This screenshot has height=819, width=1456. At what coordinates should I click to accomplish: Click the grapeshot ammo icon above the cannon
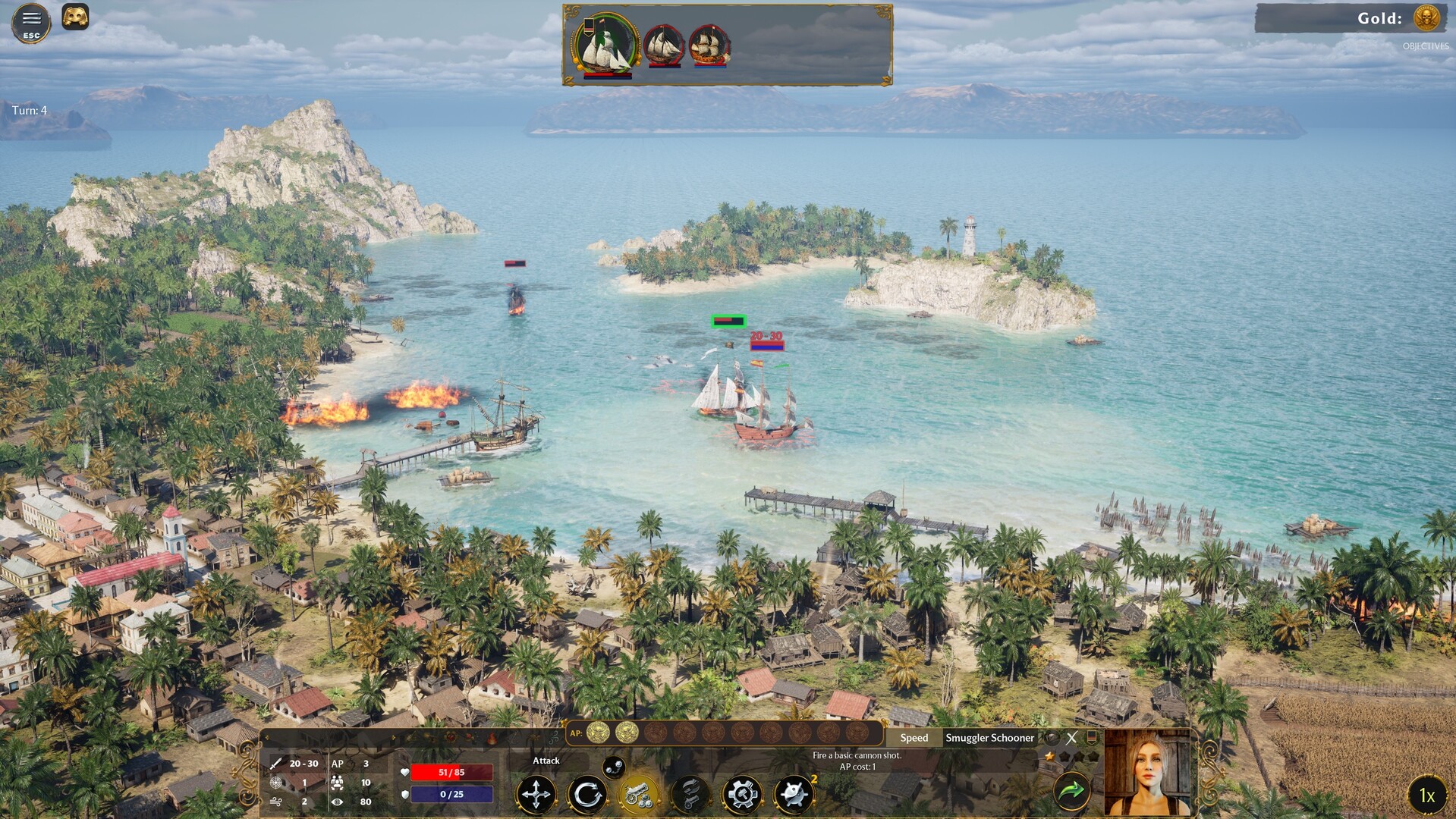613,766
